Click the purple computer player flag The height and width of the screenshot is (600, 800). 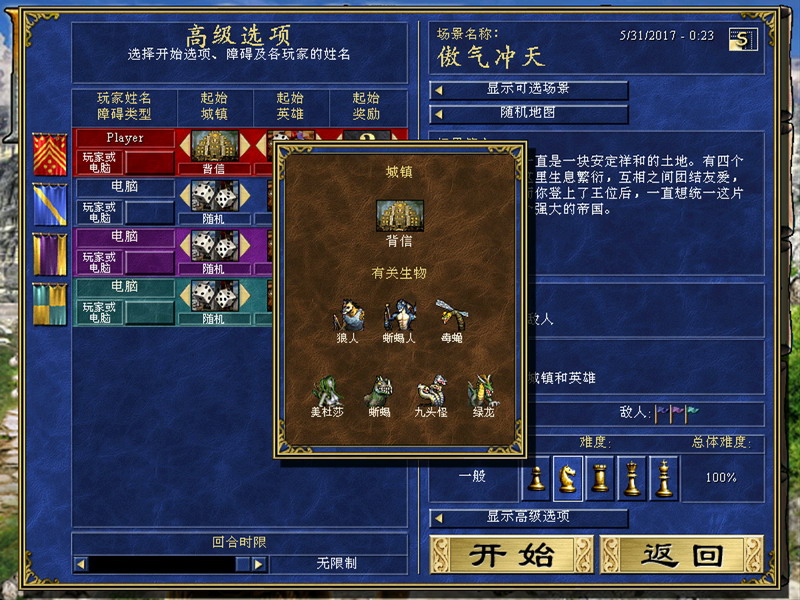pyautogui.click(x=50, y=252)
